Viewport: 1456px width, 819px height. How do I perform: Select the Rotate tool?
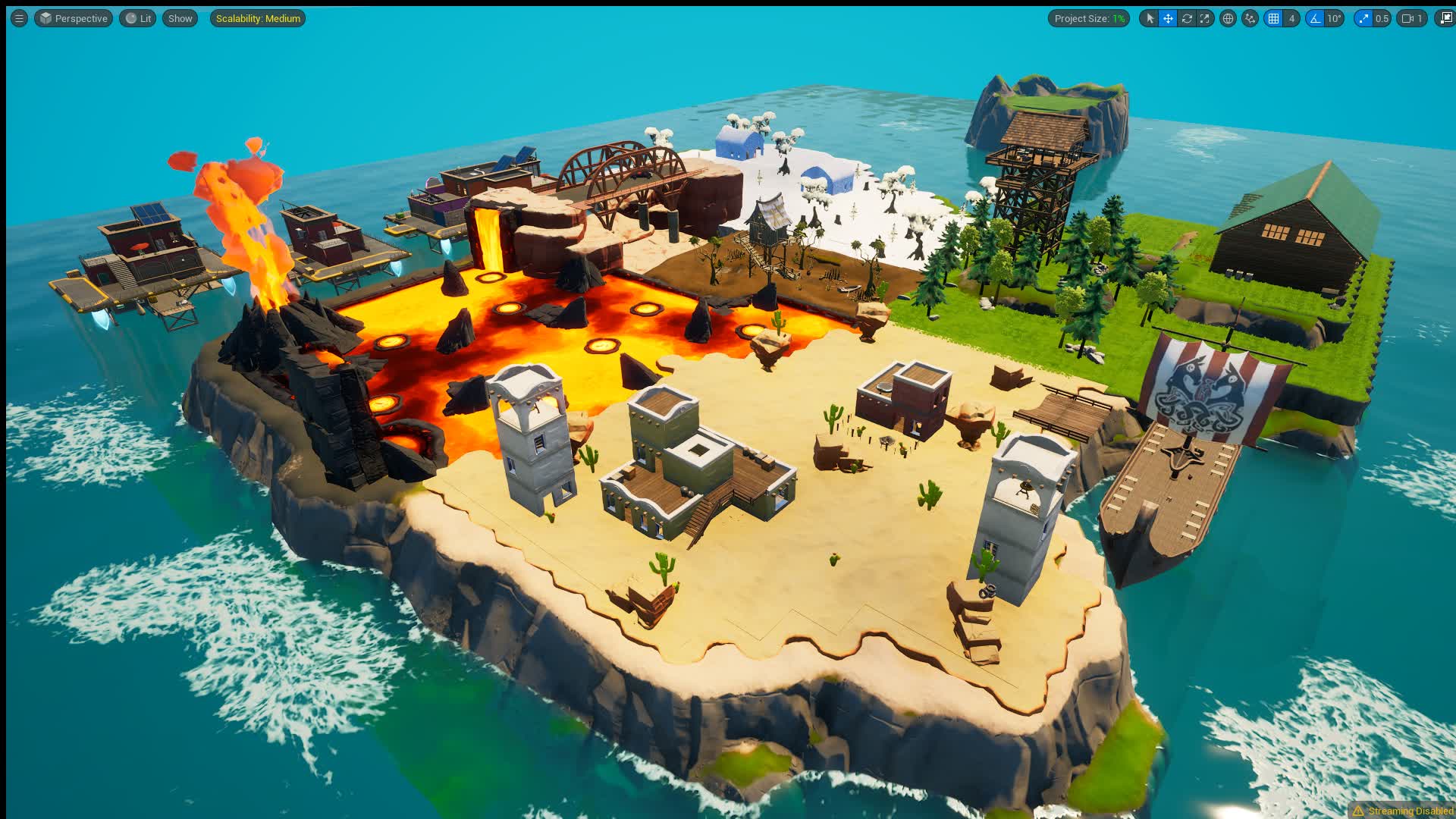pos(1188,18)
